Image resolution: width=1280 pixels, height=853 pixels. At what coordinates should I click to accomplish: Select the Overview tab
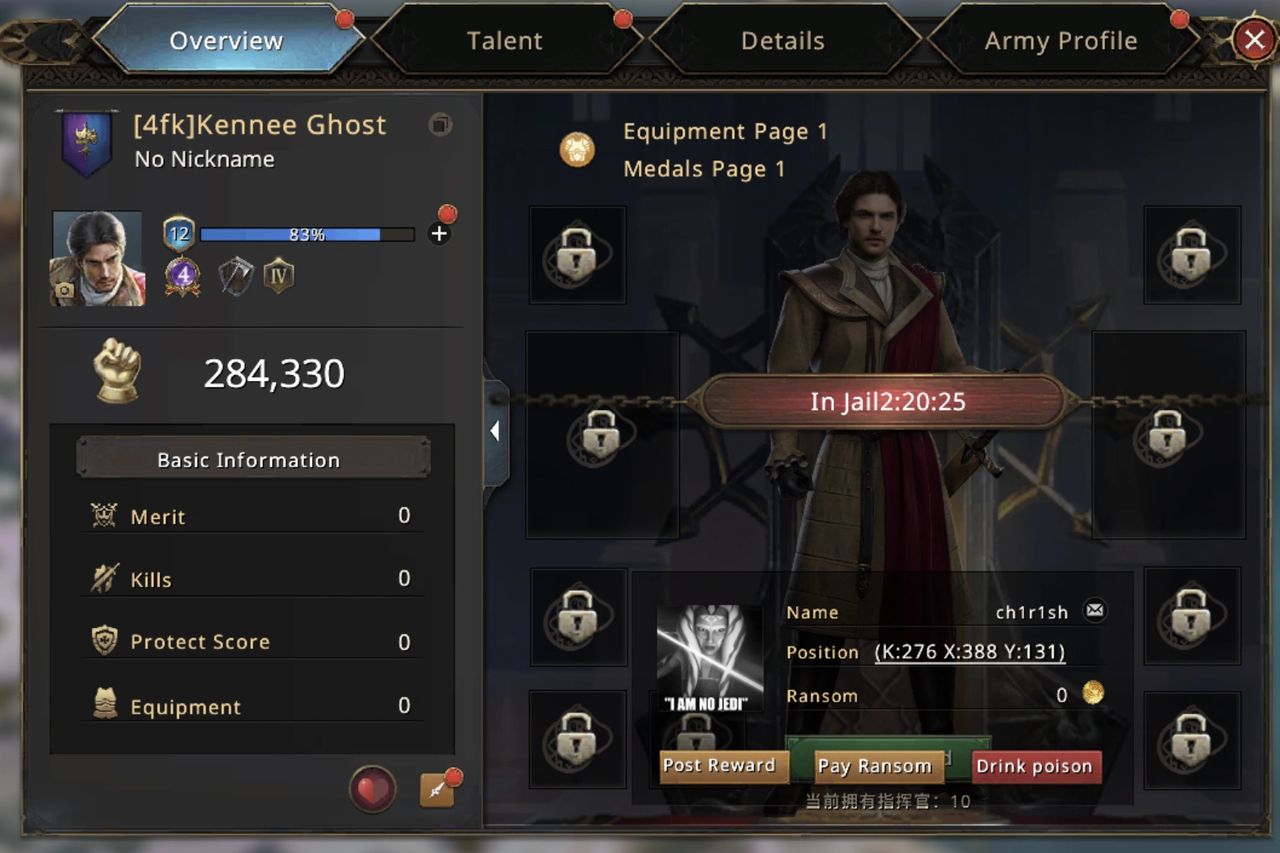click(226, 41)
